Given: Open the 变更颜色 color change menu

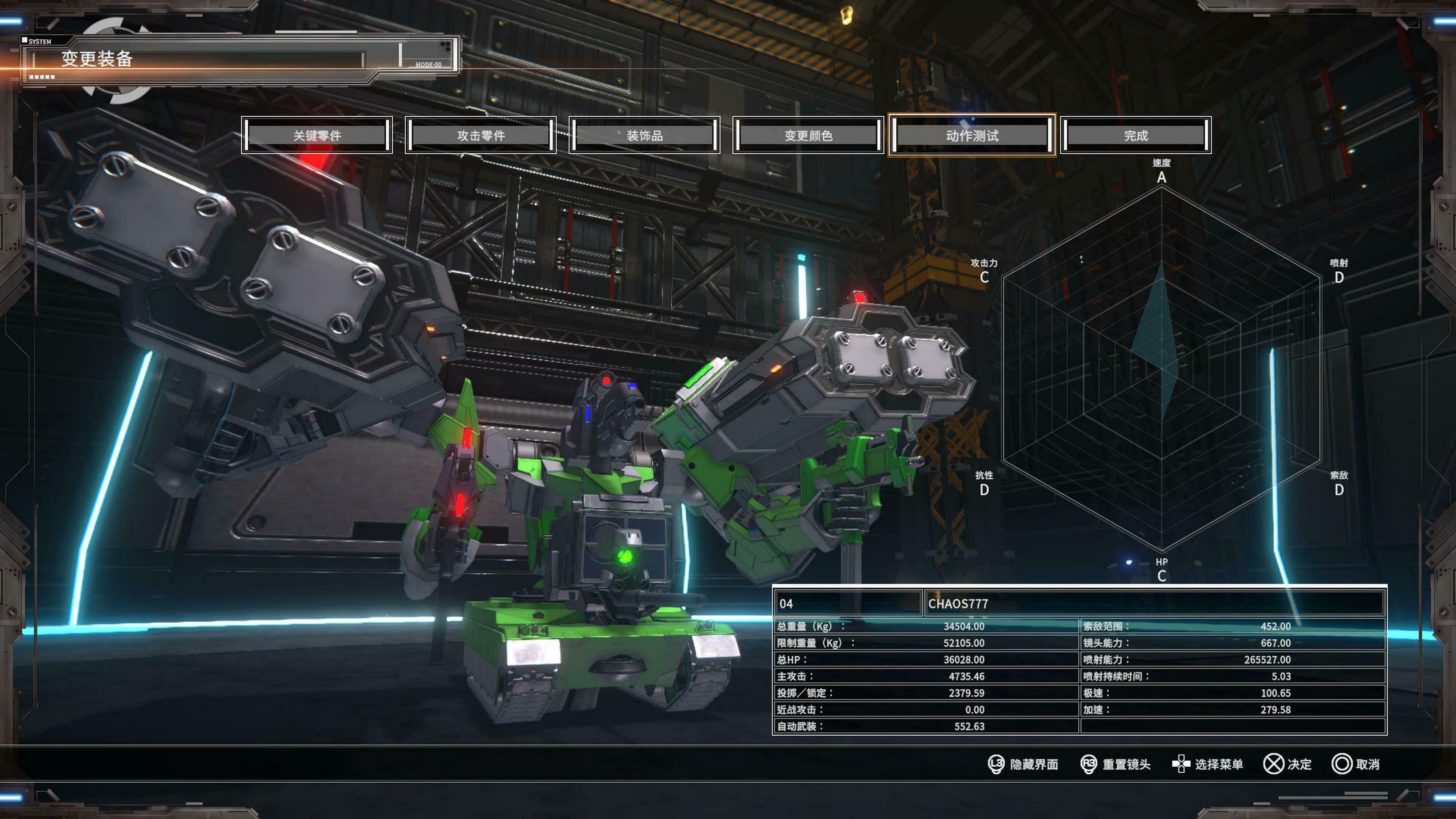Looking at the screenshot, I should (x=808, y=135).
